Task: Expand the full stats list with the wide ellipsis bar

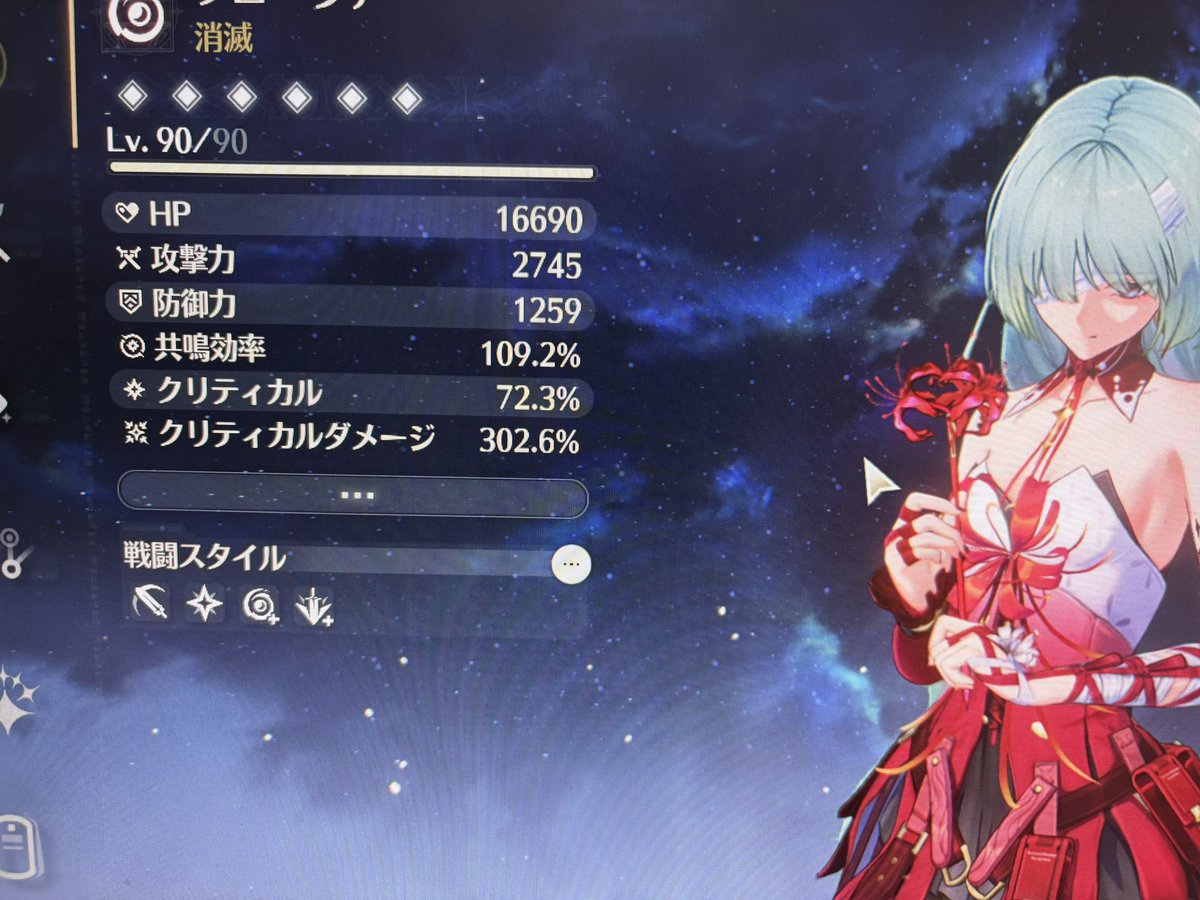Action: (352, 496)
